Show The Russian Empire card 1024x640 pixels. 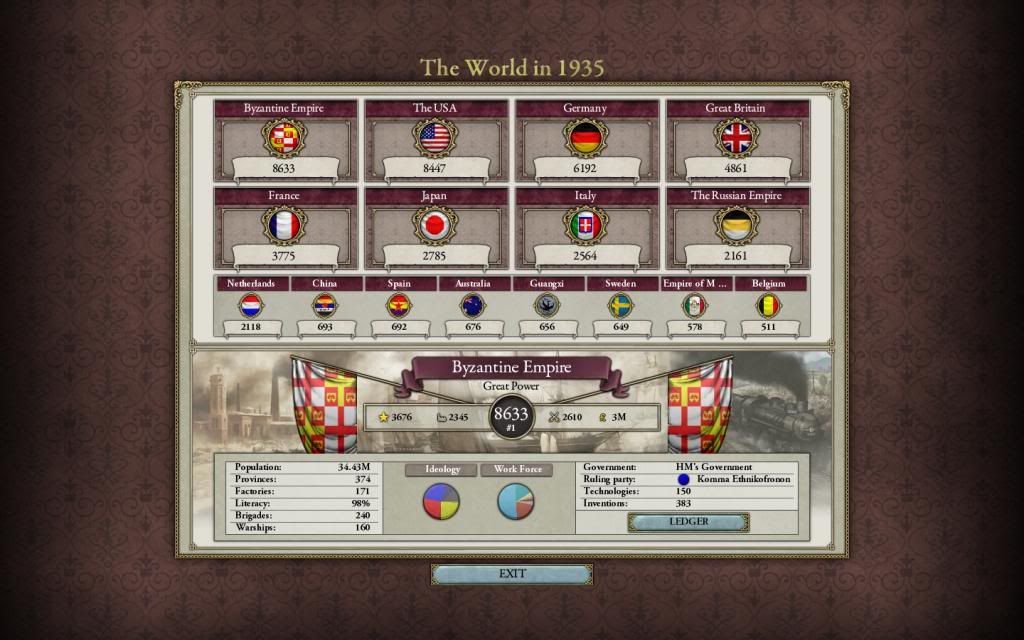click(x=737, y=226)
